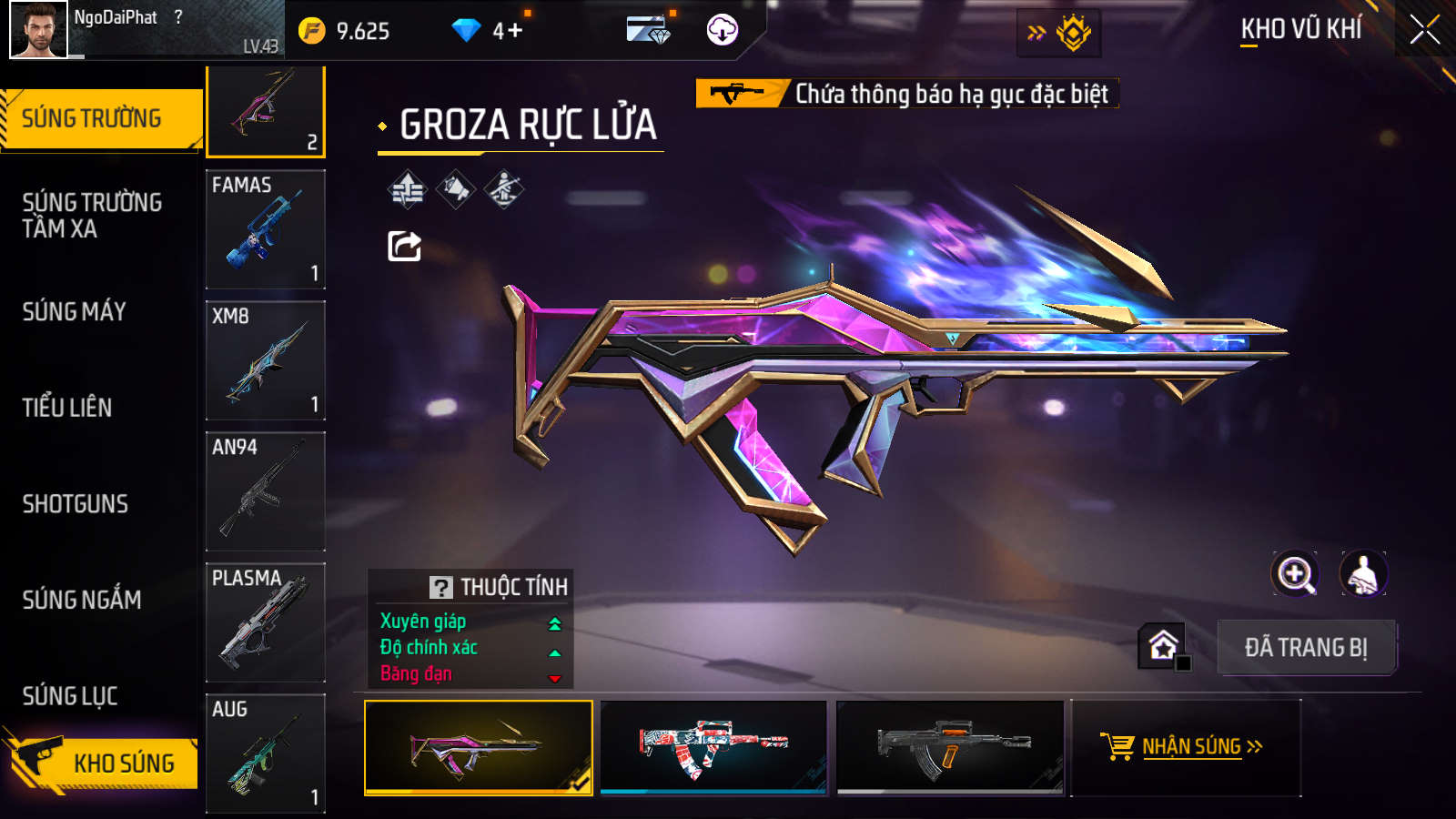Open the Súng Máy weapon category

point(75,312)
